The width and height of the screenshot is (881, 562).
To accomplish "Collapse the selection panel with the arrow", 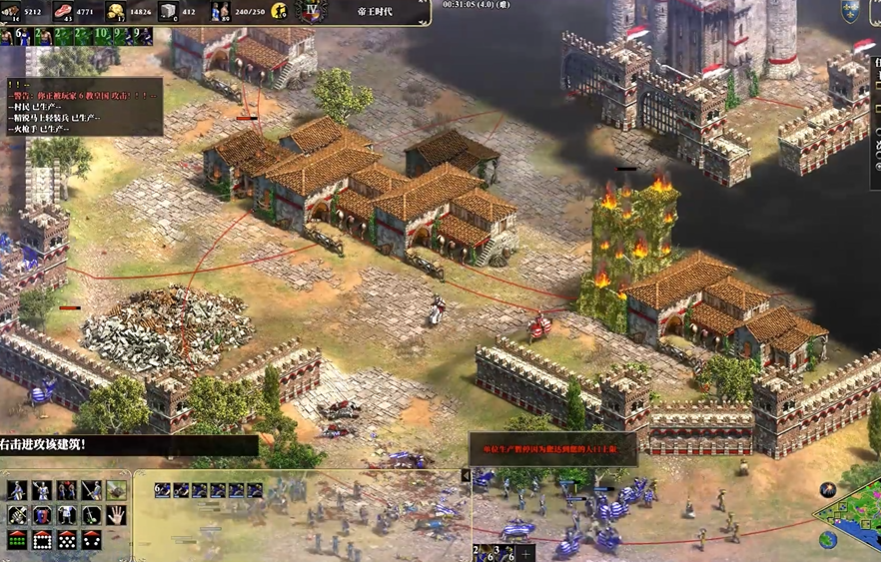I will (x=466, y=476).
